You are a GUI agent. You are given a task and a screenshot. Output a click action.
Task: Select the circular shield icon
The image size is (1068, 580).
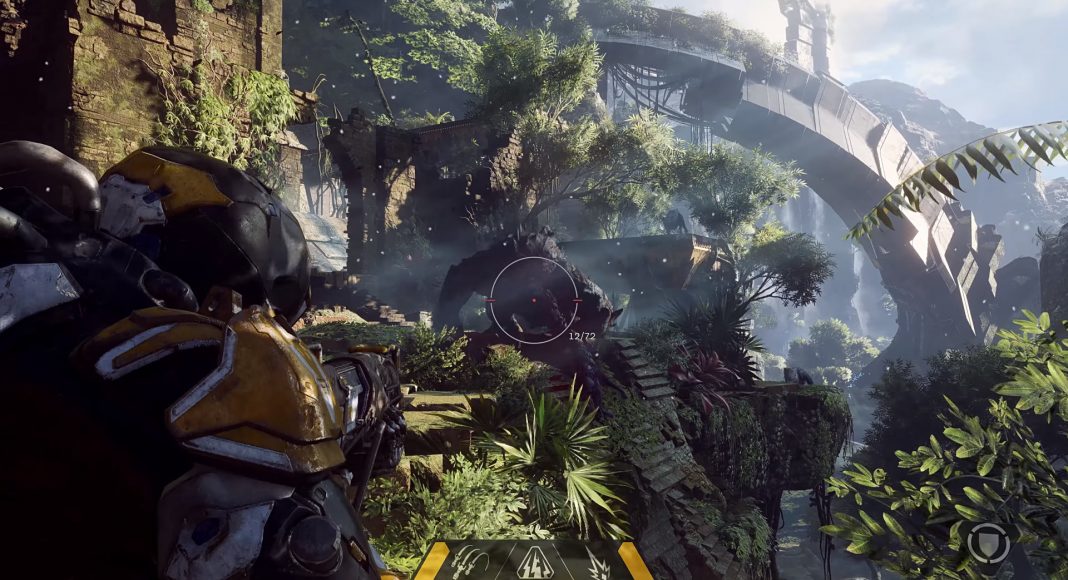(988, 543)
